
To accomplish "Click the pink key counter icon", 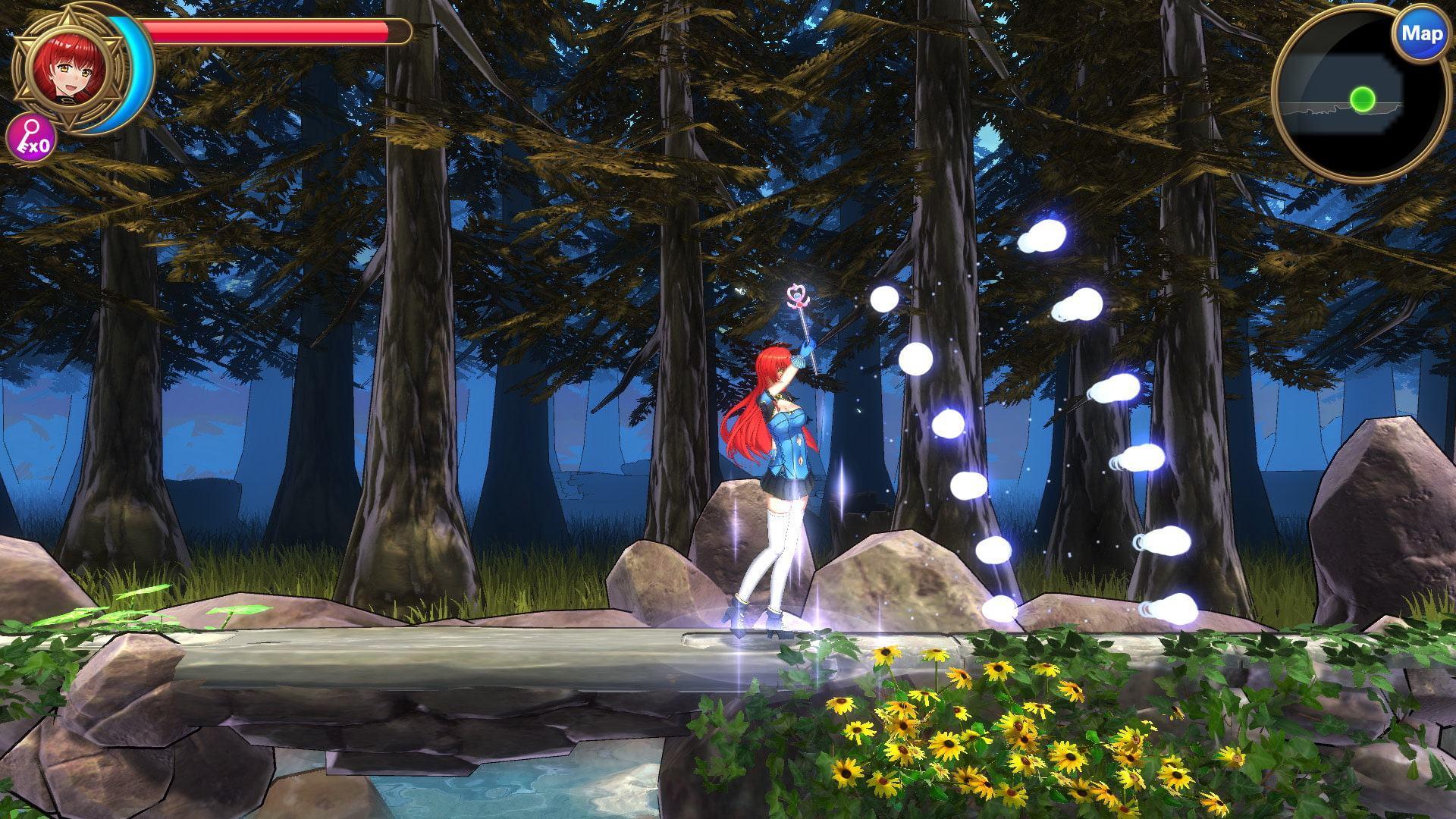I will tap(31, 140).
